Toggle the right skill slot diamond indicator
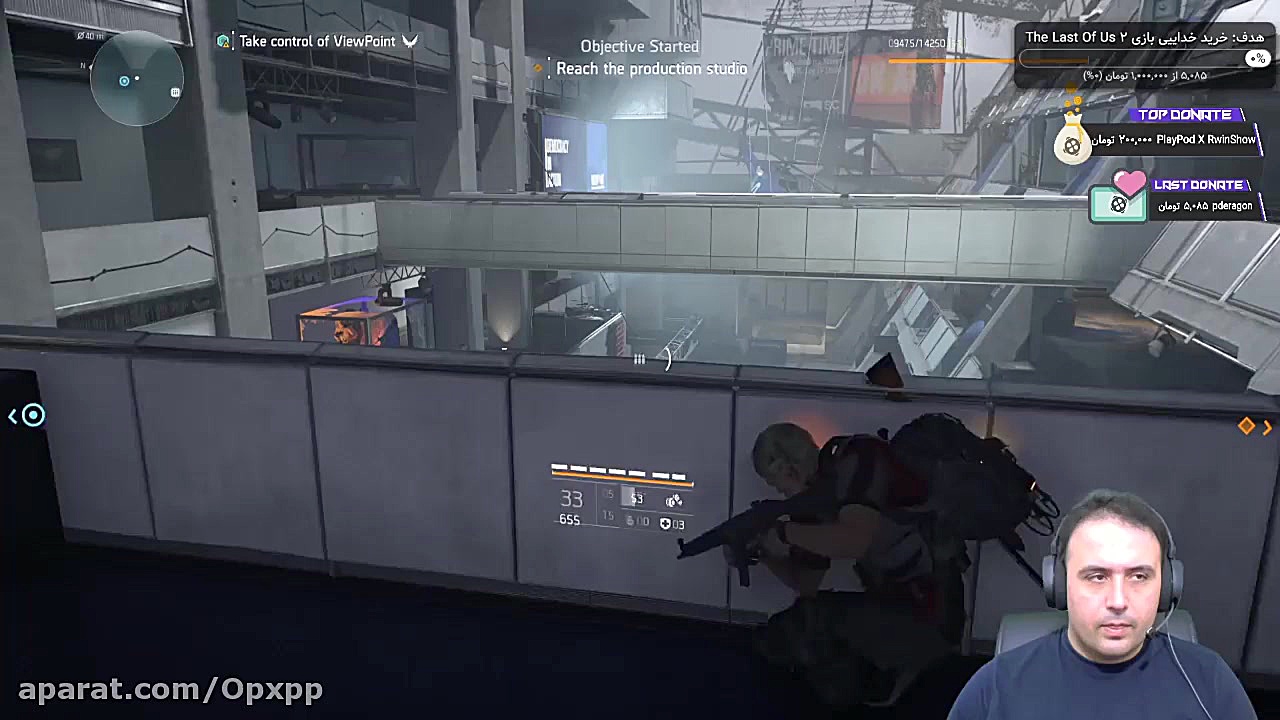 [x=1247, y=426]
